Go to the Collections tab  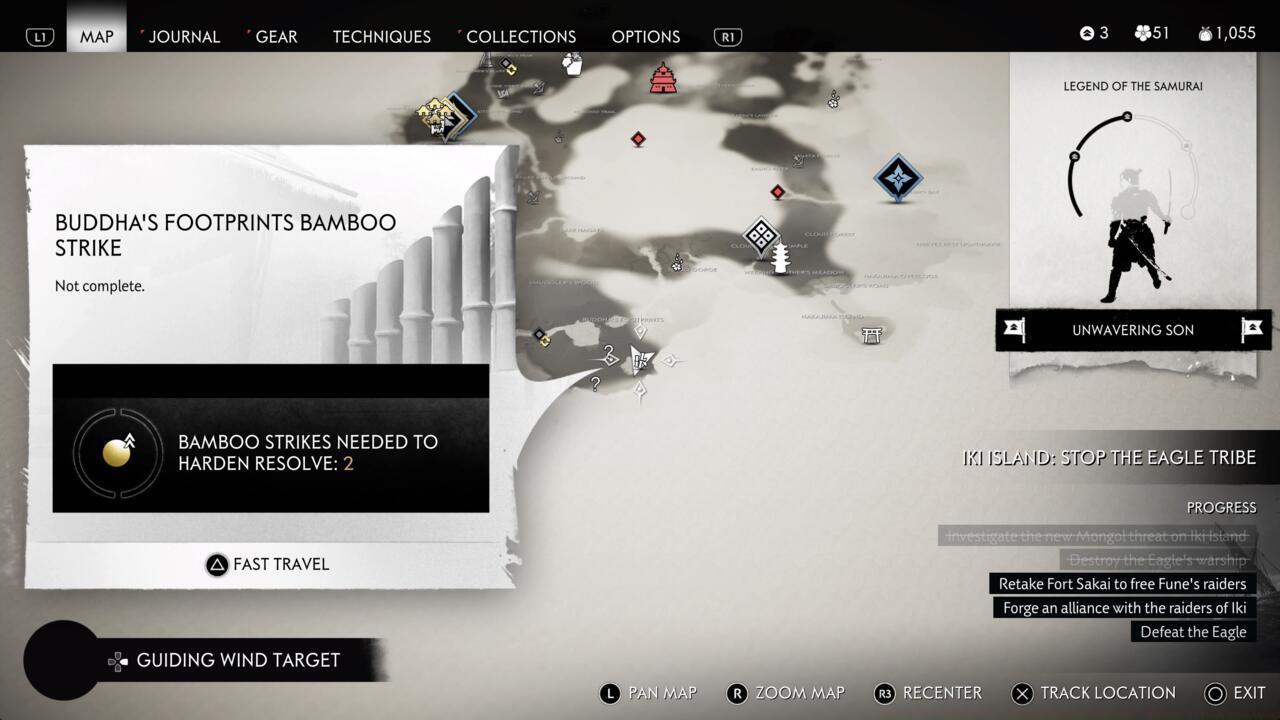[x=520, y=36]
